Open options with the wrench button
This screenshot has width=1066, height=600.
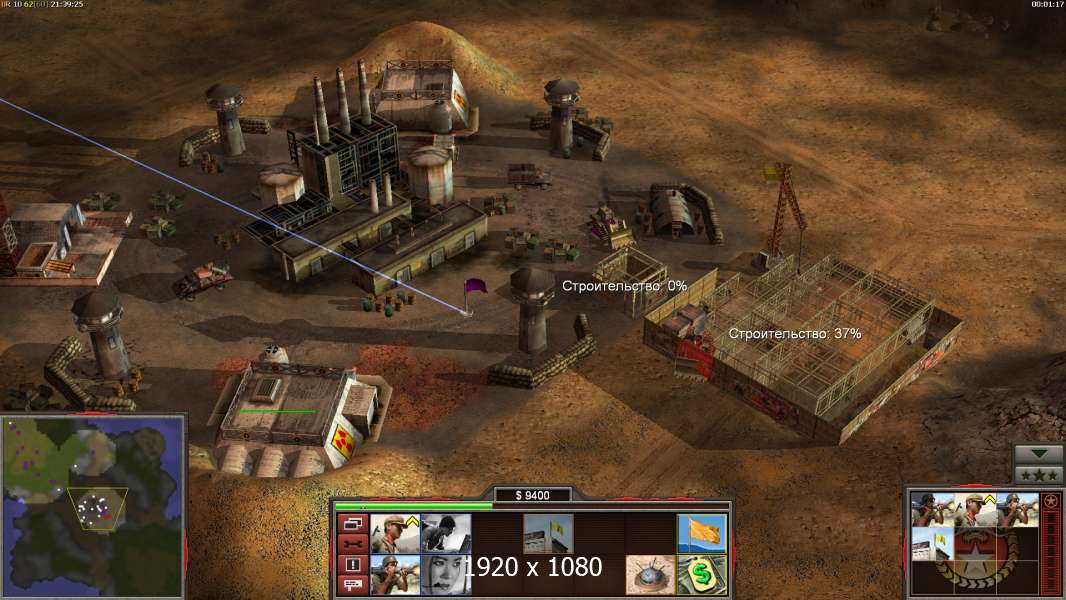point(352,544)
